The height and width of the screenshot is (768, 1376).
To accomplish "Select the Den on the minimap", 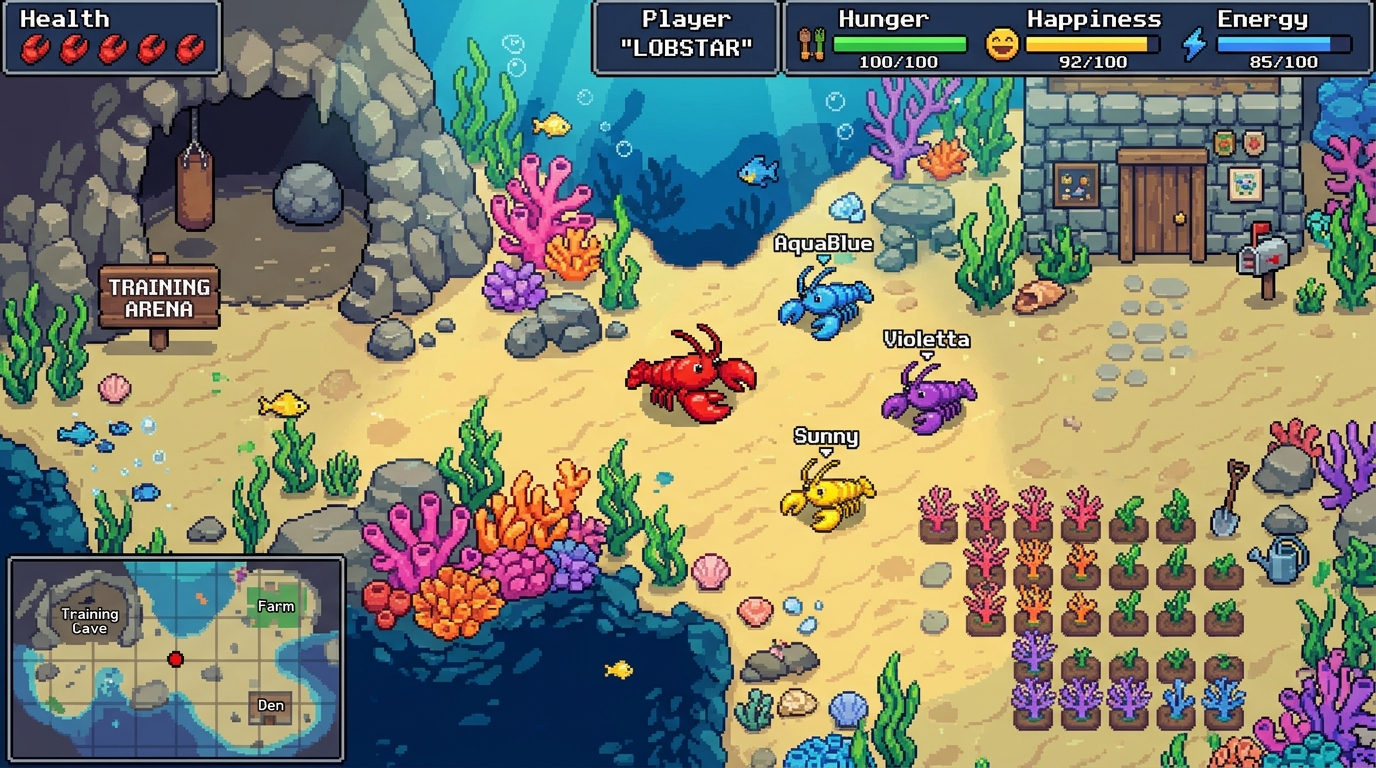I will [x=271, y=705].
